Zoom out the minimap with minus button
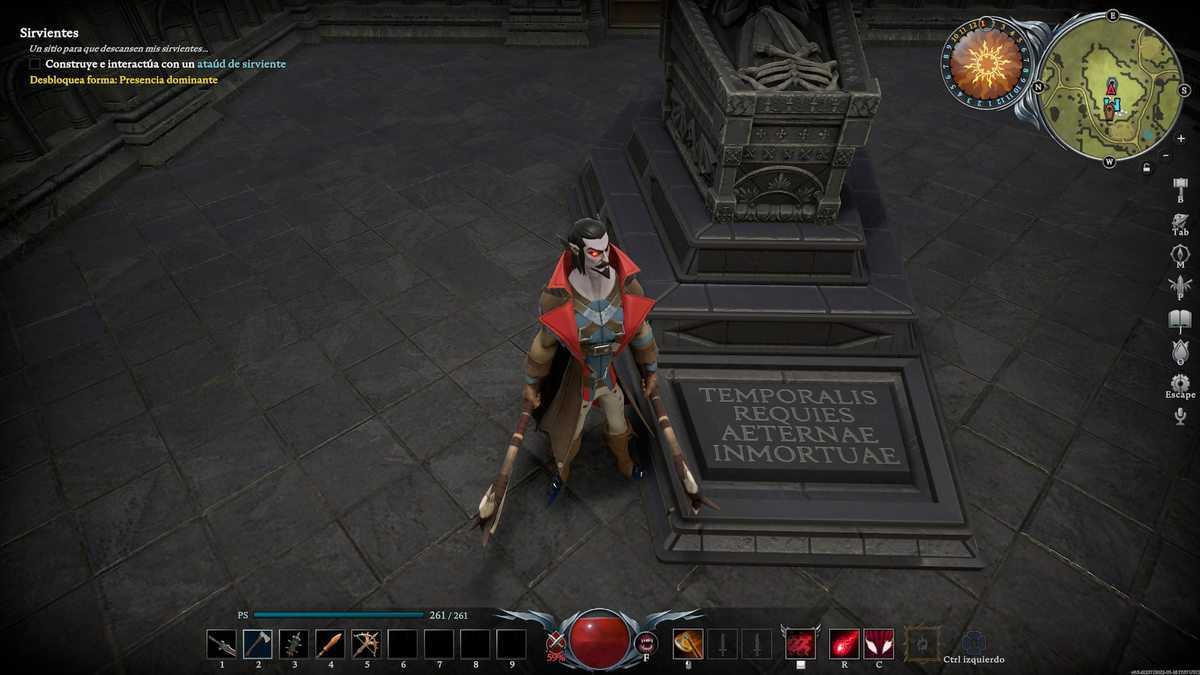The height and width of the screenshot is (675, 1200). [1166, 155]
